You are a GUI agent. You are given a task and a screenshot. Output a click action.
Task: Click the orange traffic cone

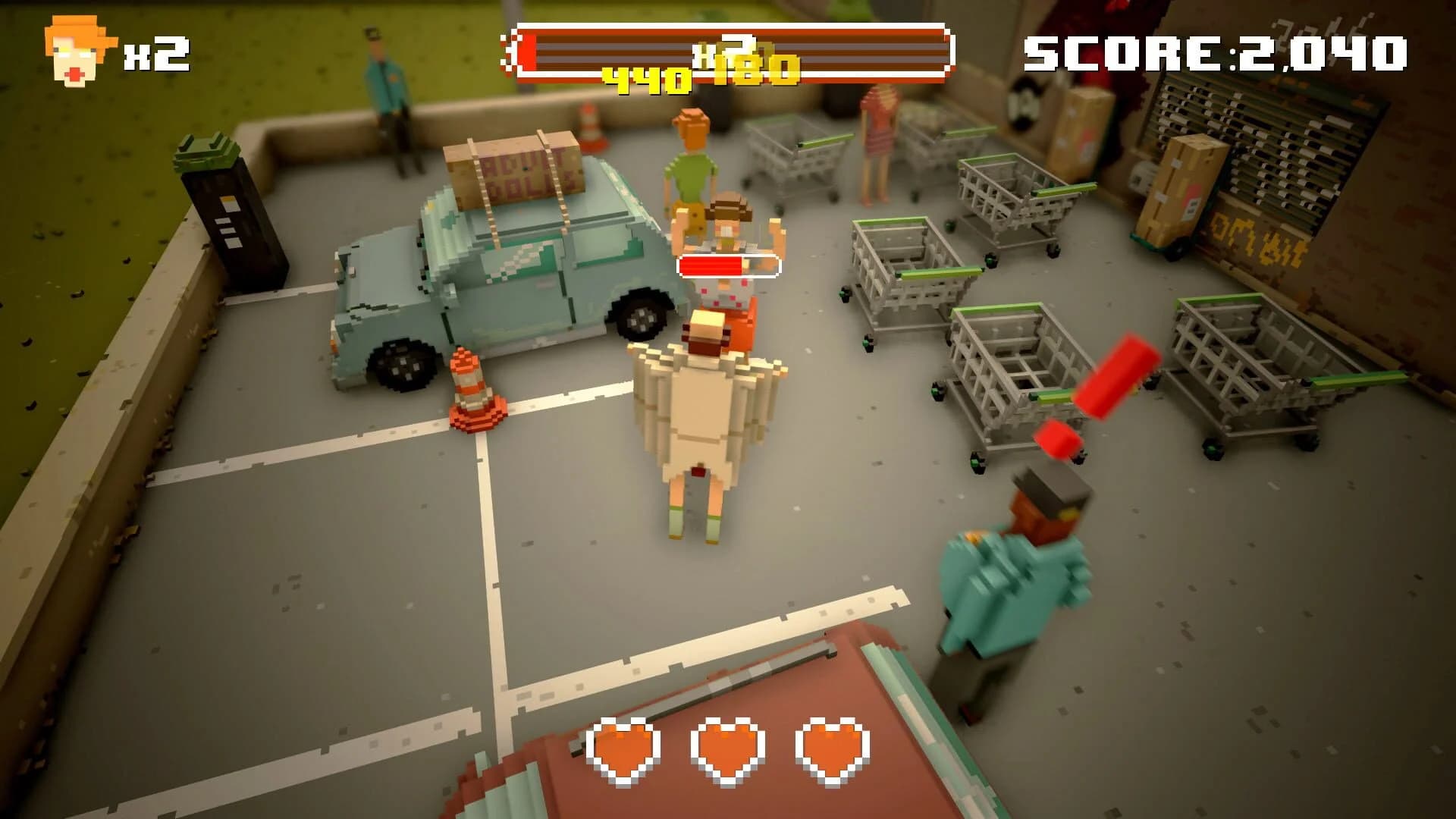[470, 387]
